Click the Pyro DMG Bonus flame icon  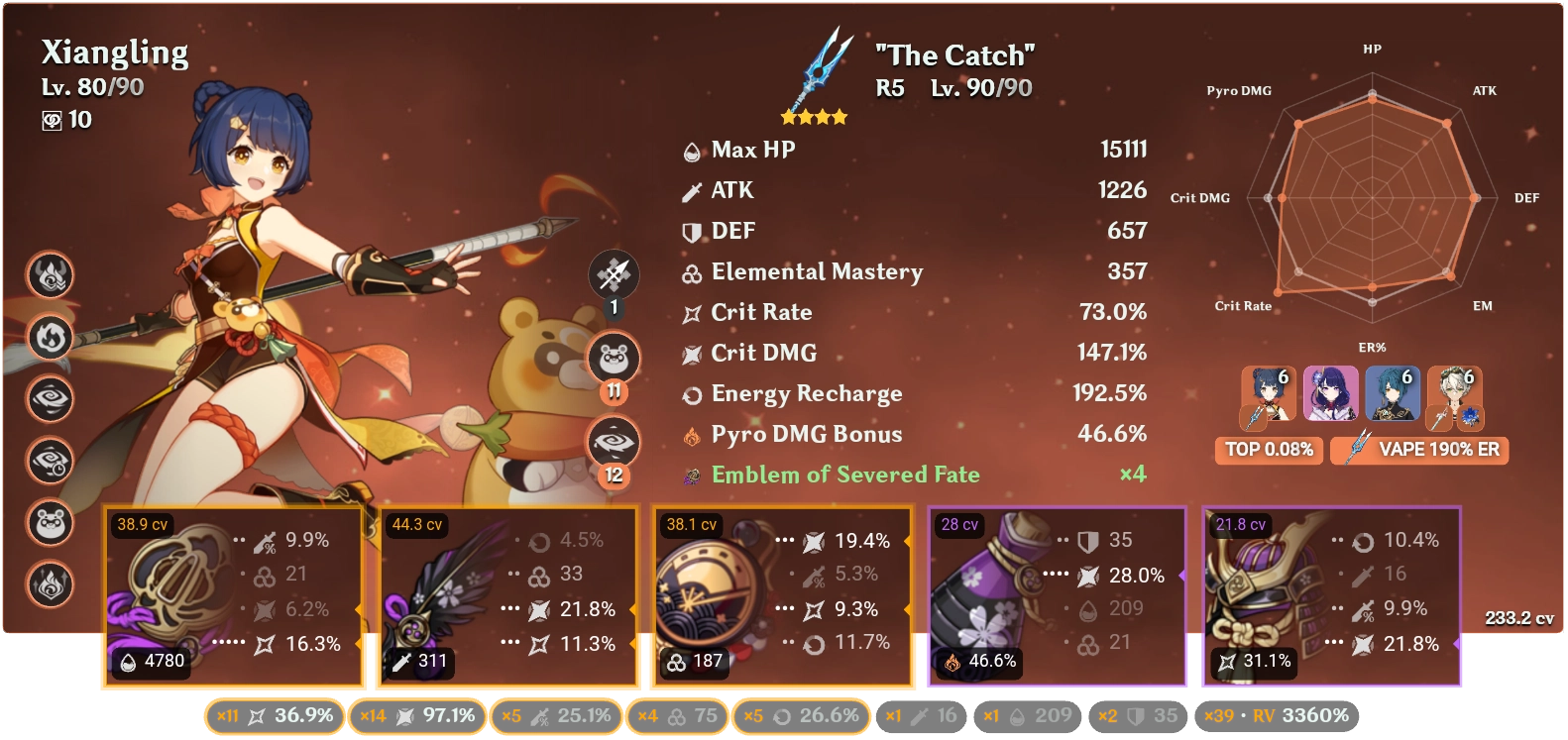[x=692, y=434]
